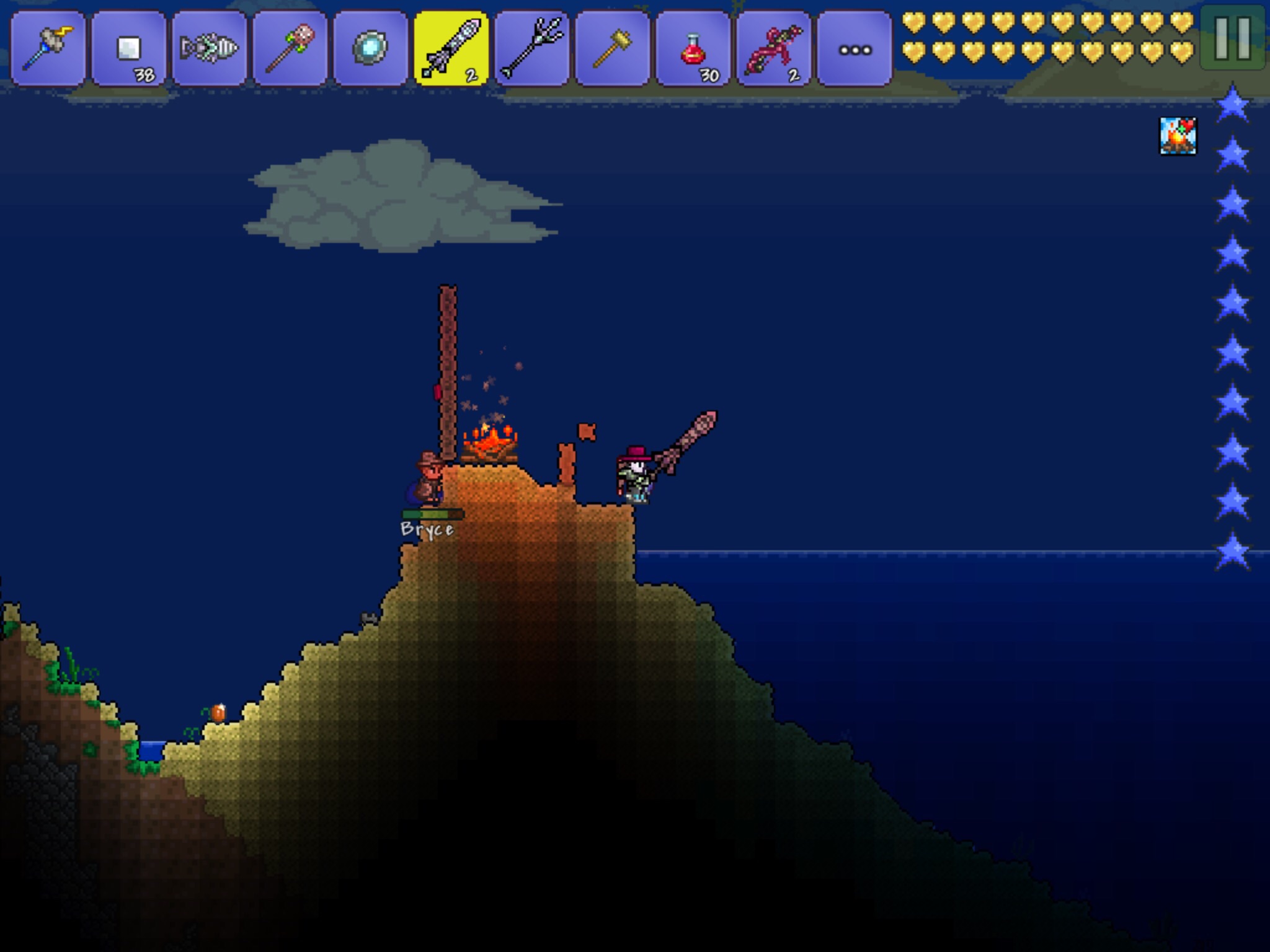Click Bryce's name label
Image resolution: width=1270 pixels, height=952 pixels.
[427, 530]
